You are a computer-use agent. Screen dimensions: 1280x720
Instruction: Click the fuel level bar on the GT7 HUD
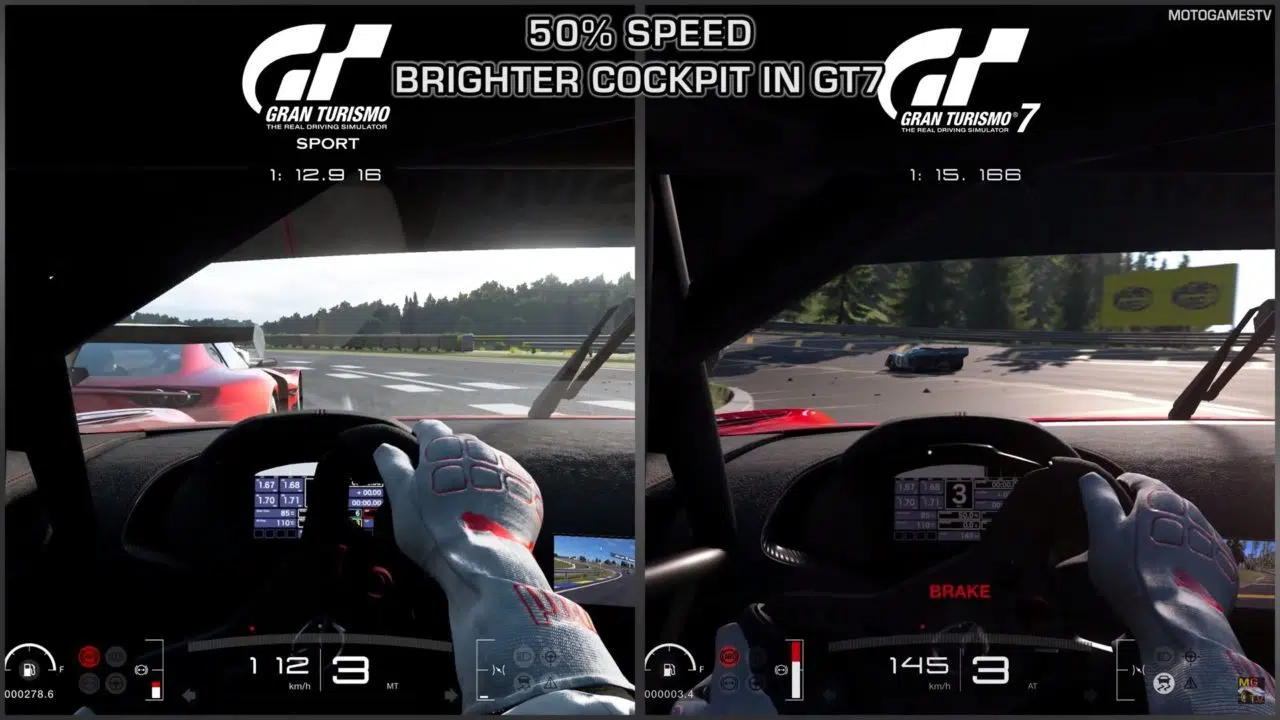(x=796, y=669)
